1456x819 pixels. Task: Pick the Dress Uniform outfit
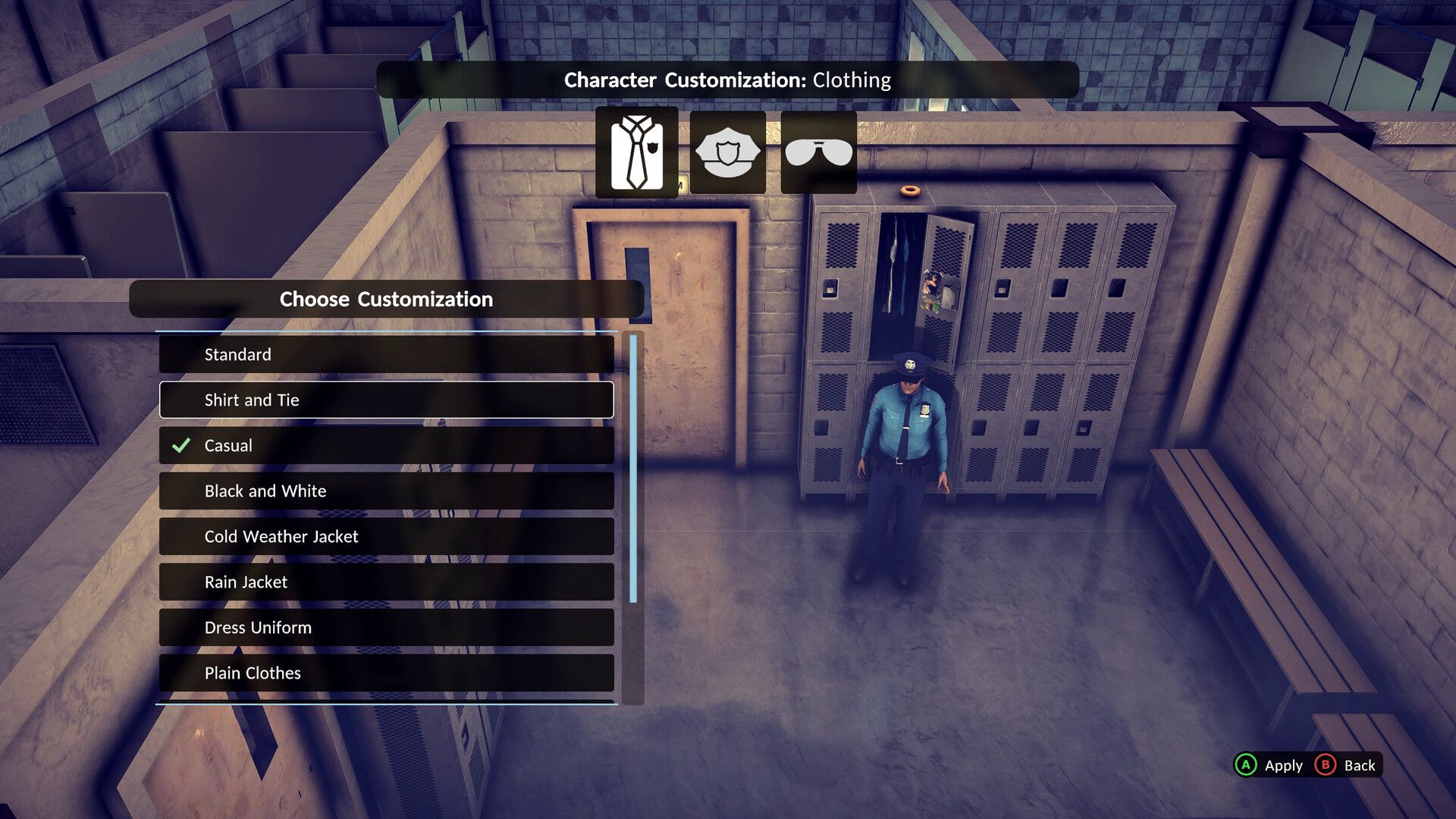point(386,627)
